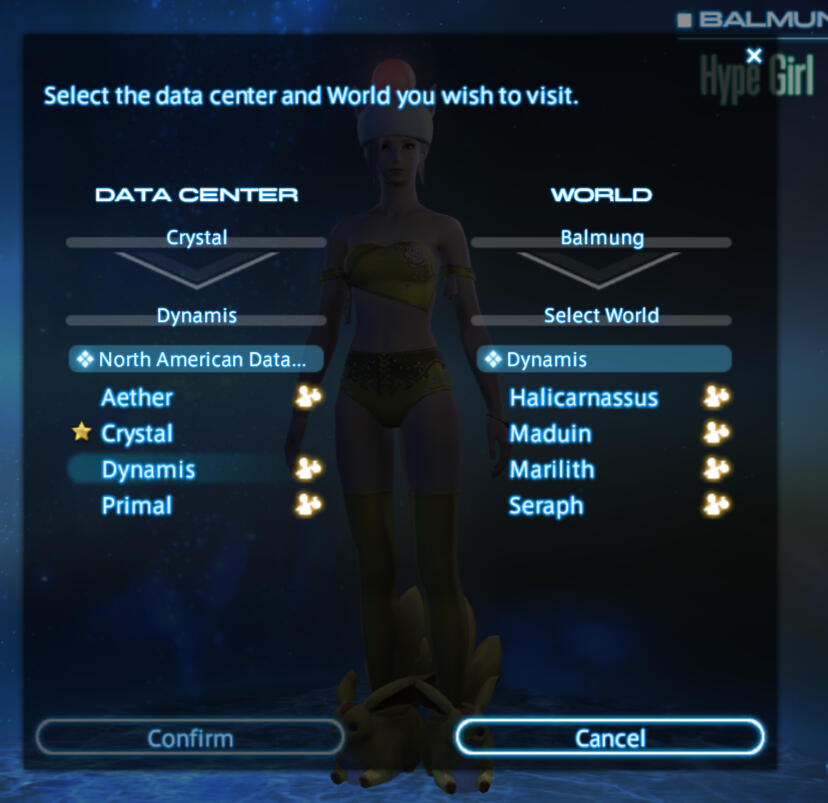Pick the Marilith world
Viewport: 828px width, 803px height.
pyautogui.click(x=551, y=469)
